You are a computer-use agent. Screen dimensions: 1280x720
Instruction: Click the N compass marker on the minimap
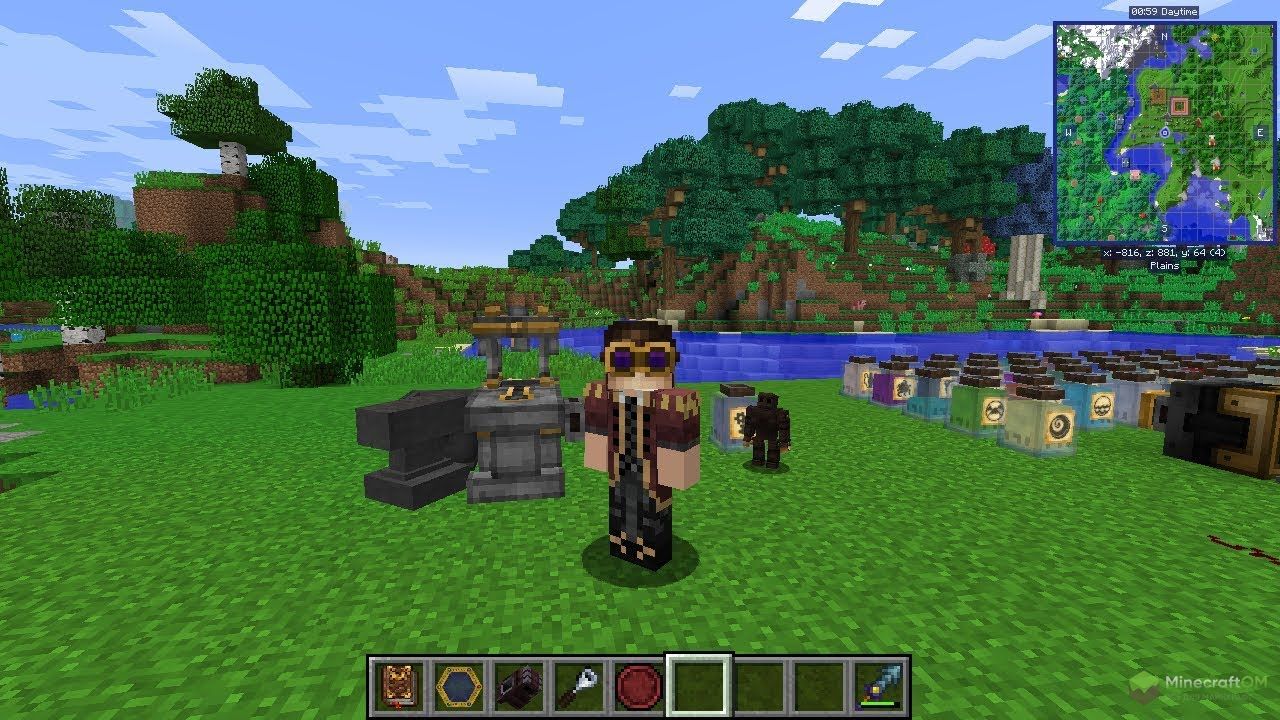pyautogui.click(x=1164, y=38)
